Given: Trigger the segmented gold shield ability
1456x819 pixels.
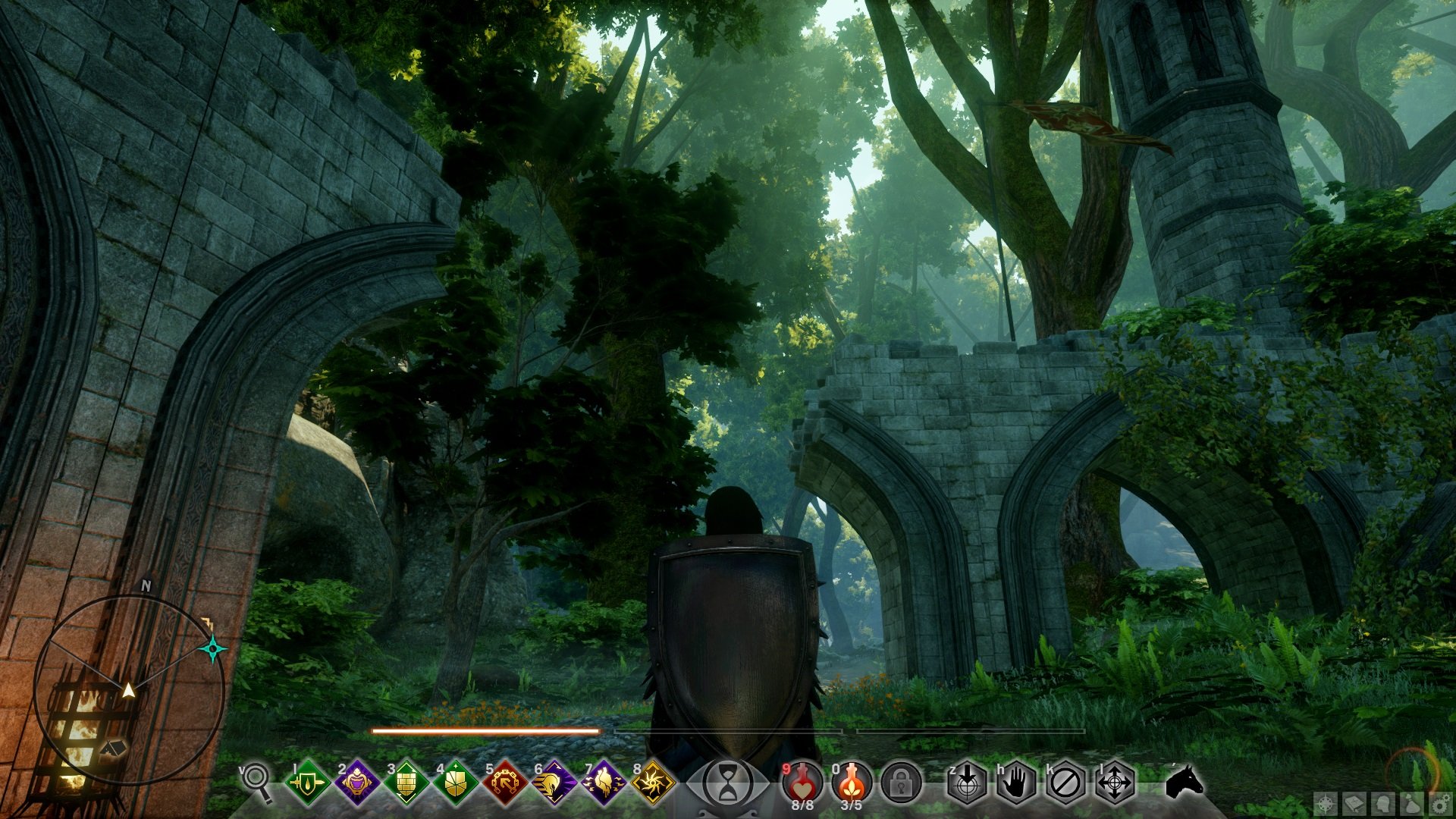Looking at the screenshot, I should click(456, 782).
